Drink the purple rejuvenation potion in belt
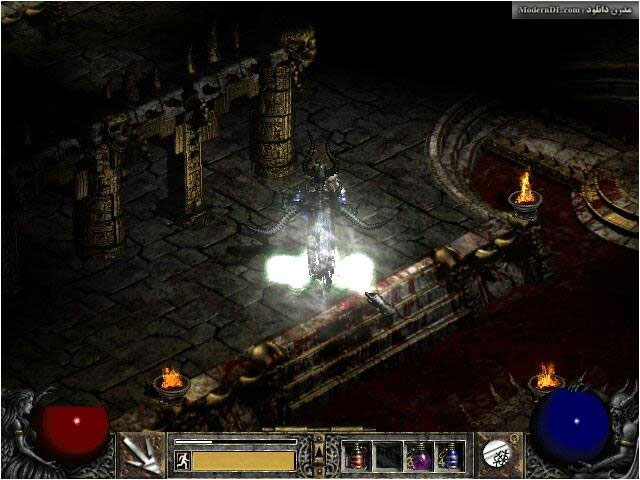This screenshot has height=480, width=640. pyautogui.click(x=420, y=456)
